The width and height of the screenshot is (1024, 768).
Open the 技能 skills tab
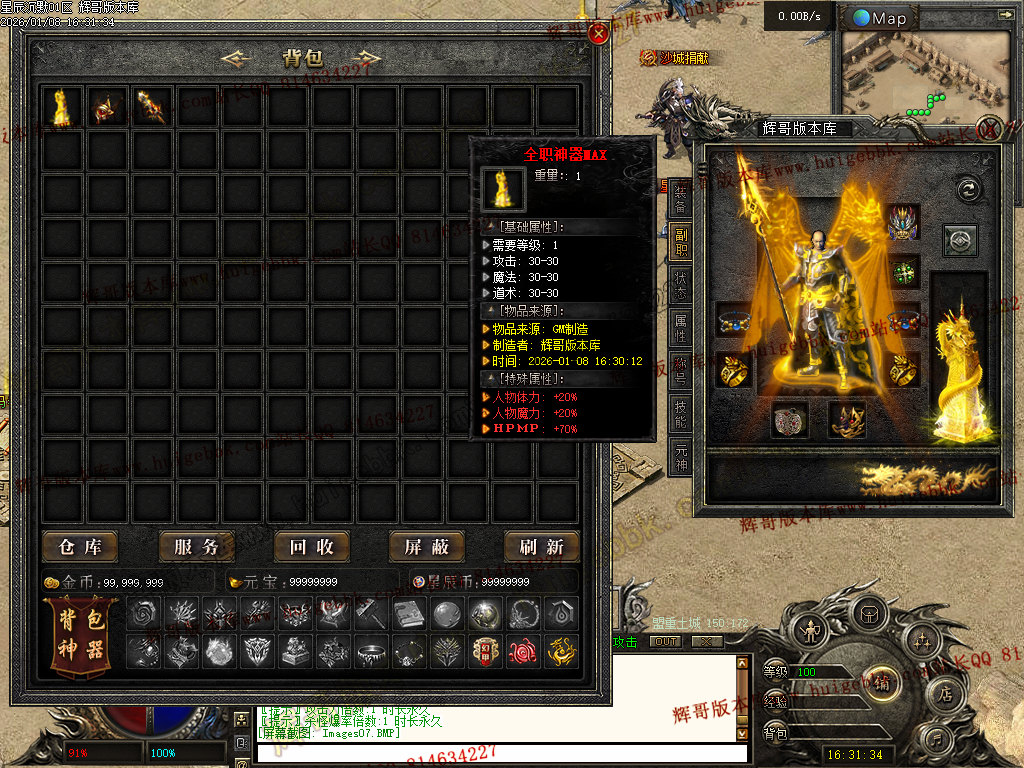(x=681, y=412)
